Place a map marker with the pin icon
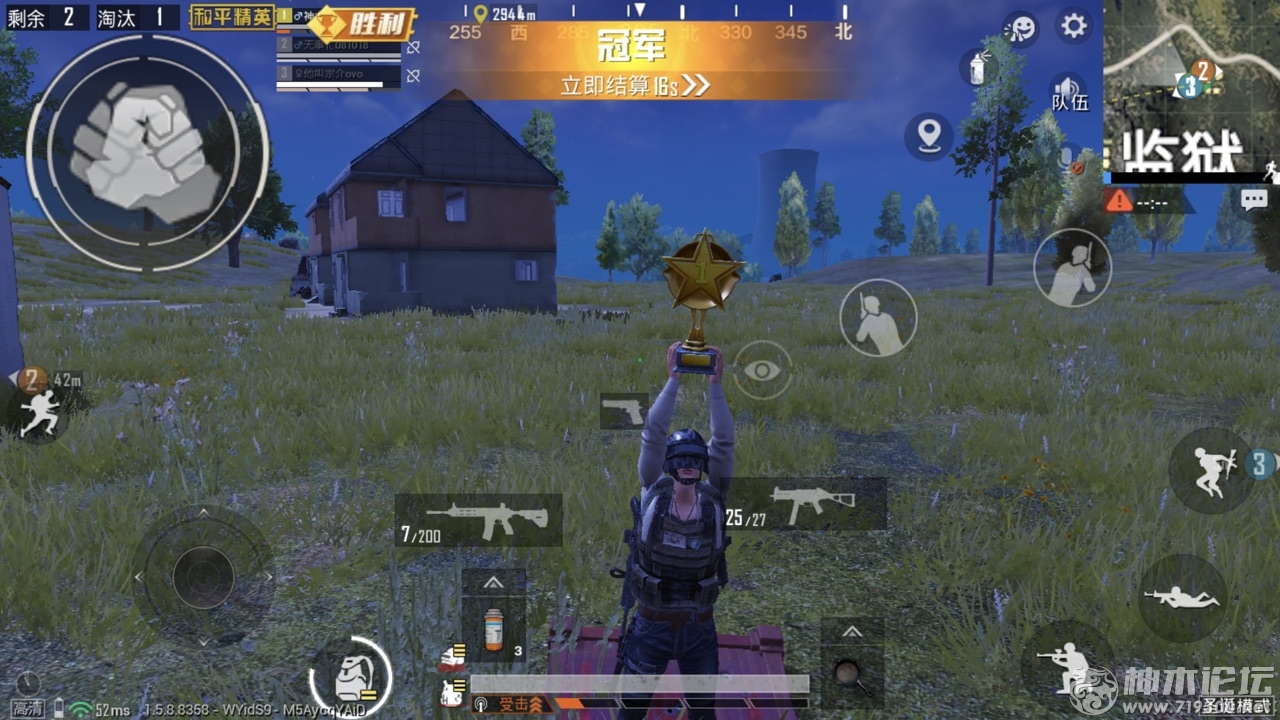The height and width of the screenshot is (720, 1280). [x=929, y=135]
